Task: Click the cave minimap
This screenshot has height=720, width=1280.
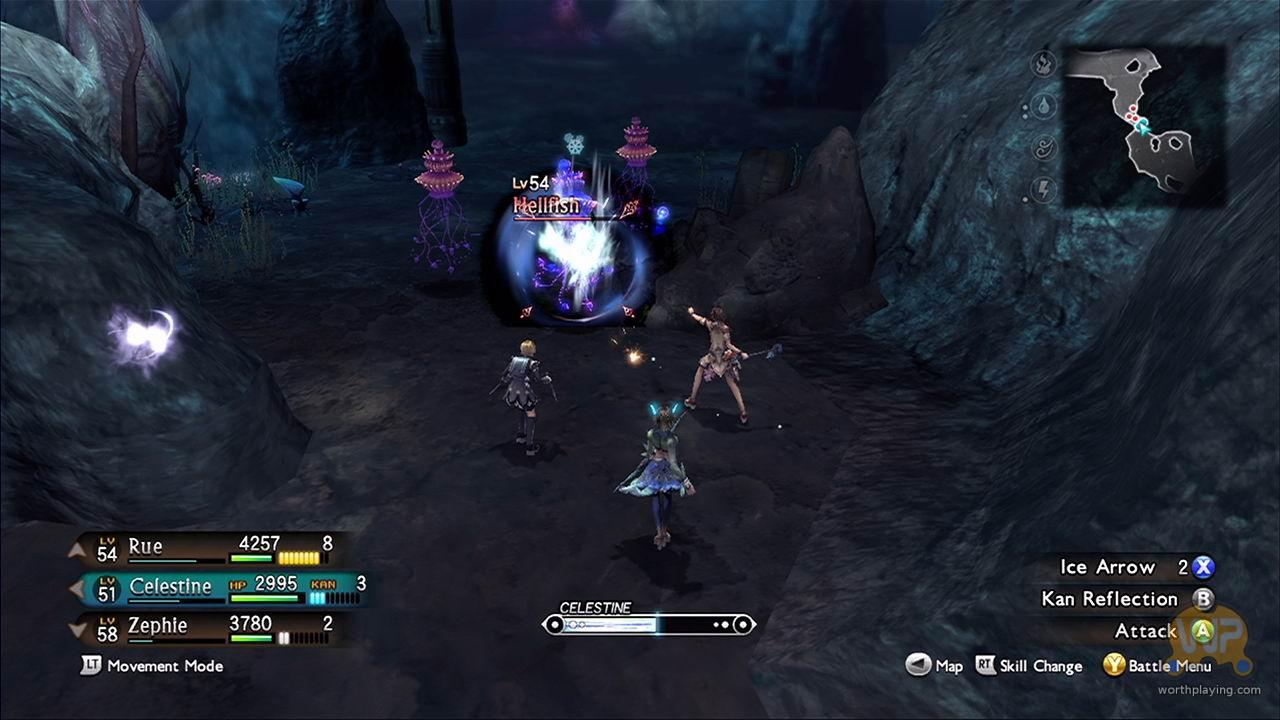Action: click(1145, 125)
